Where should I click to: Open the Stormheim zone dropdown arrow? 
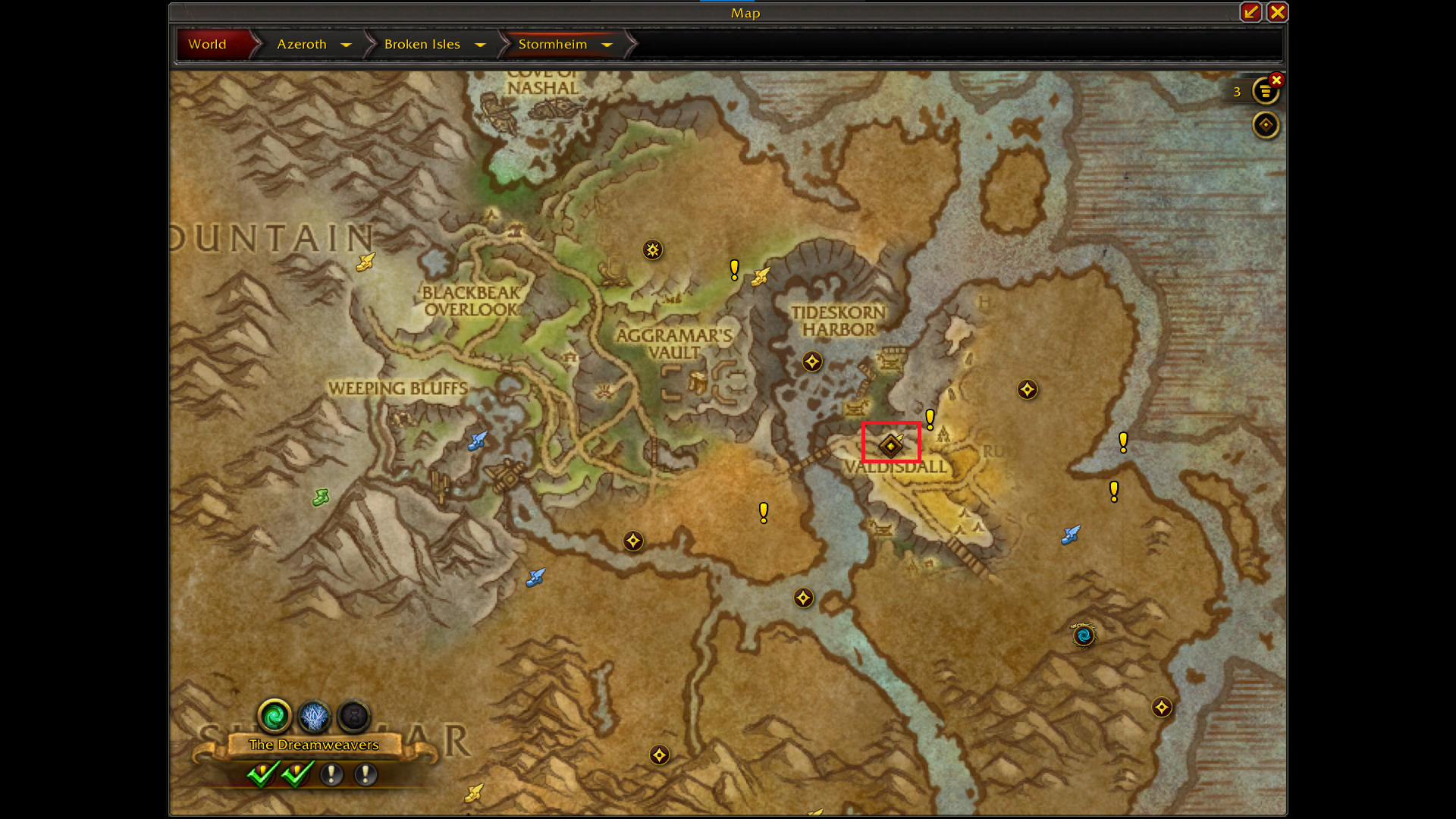607,45
